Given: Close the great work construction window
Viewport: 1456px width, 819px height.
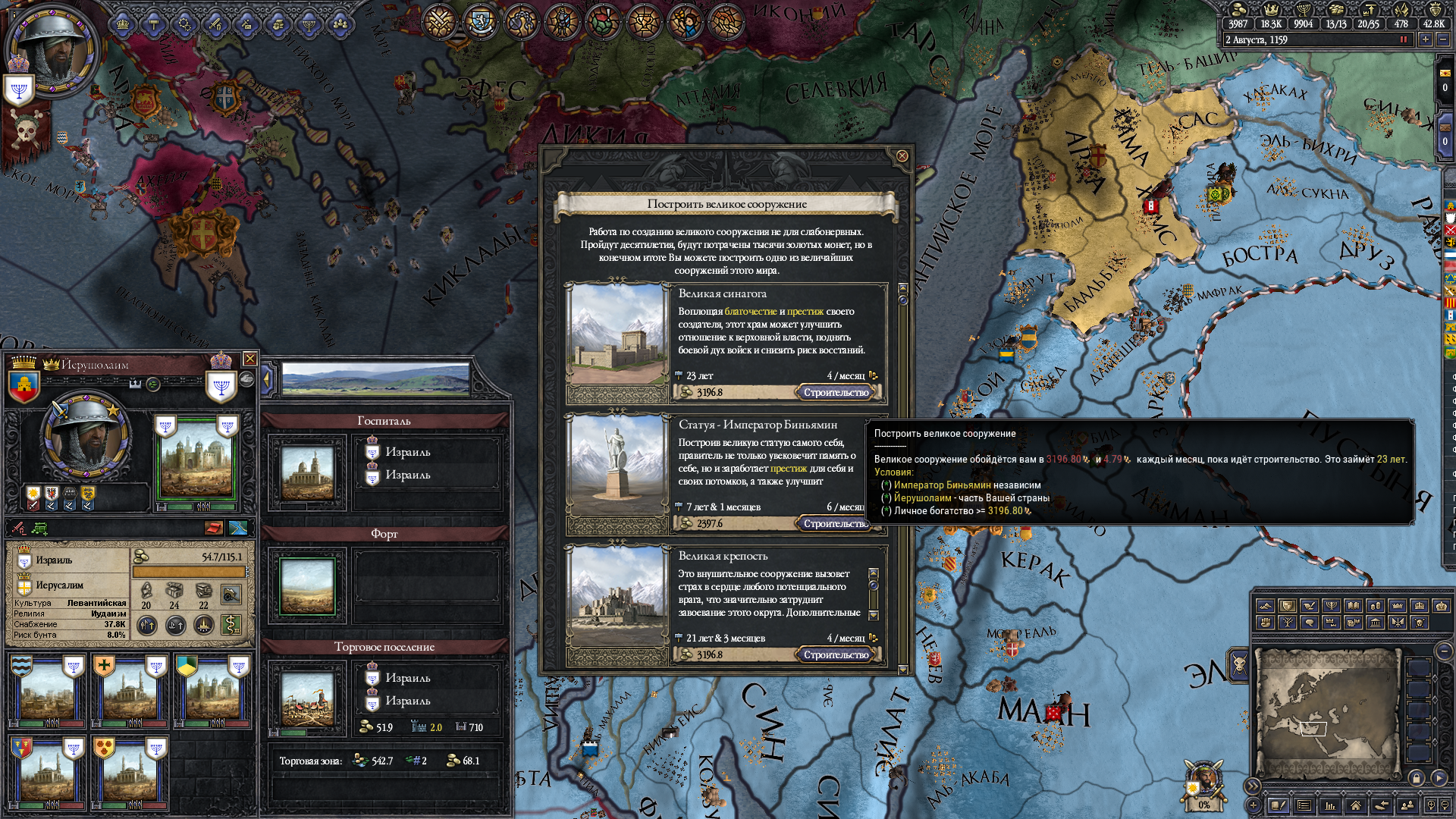Looking at the screenshot, I should point(902,156).
